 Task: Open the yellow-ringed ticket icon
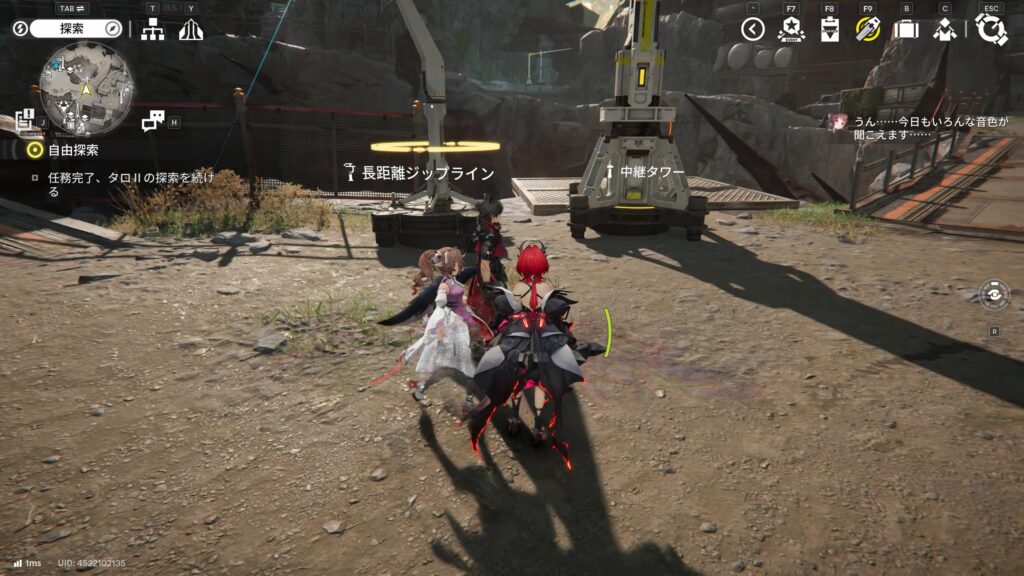[x=867, y=30]
